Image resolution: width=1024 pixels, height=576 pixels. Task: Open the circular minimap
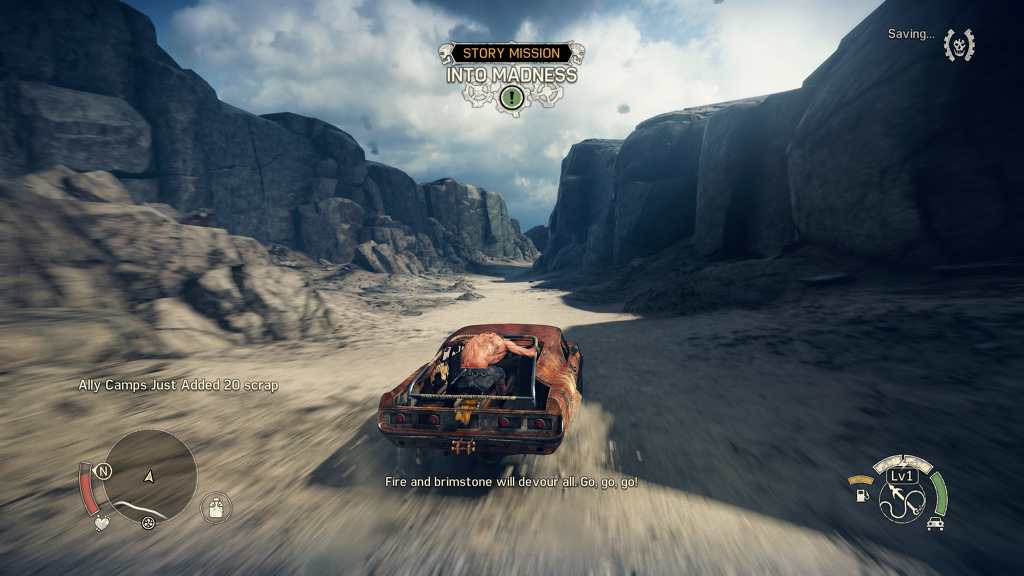[x=150, y=476]
